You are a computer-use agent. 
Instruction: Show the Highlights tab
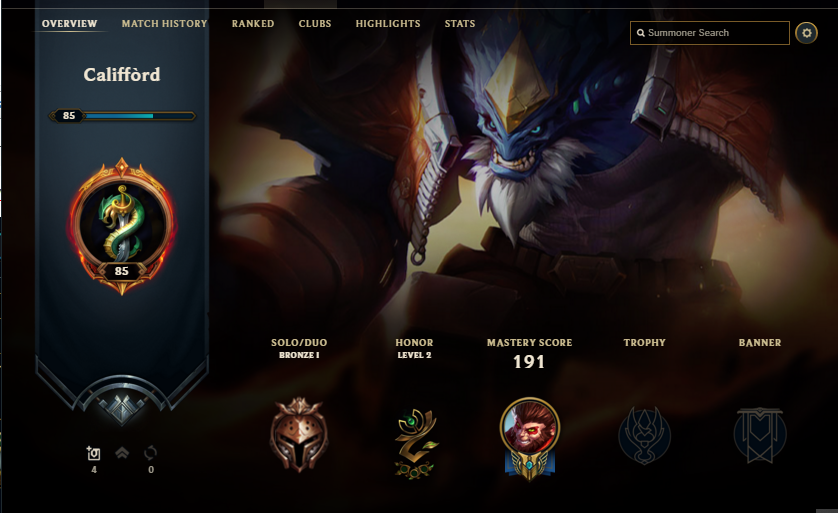pos(388,24)
